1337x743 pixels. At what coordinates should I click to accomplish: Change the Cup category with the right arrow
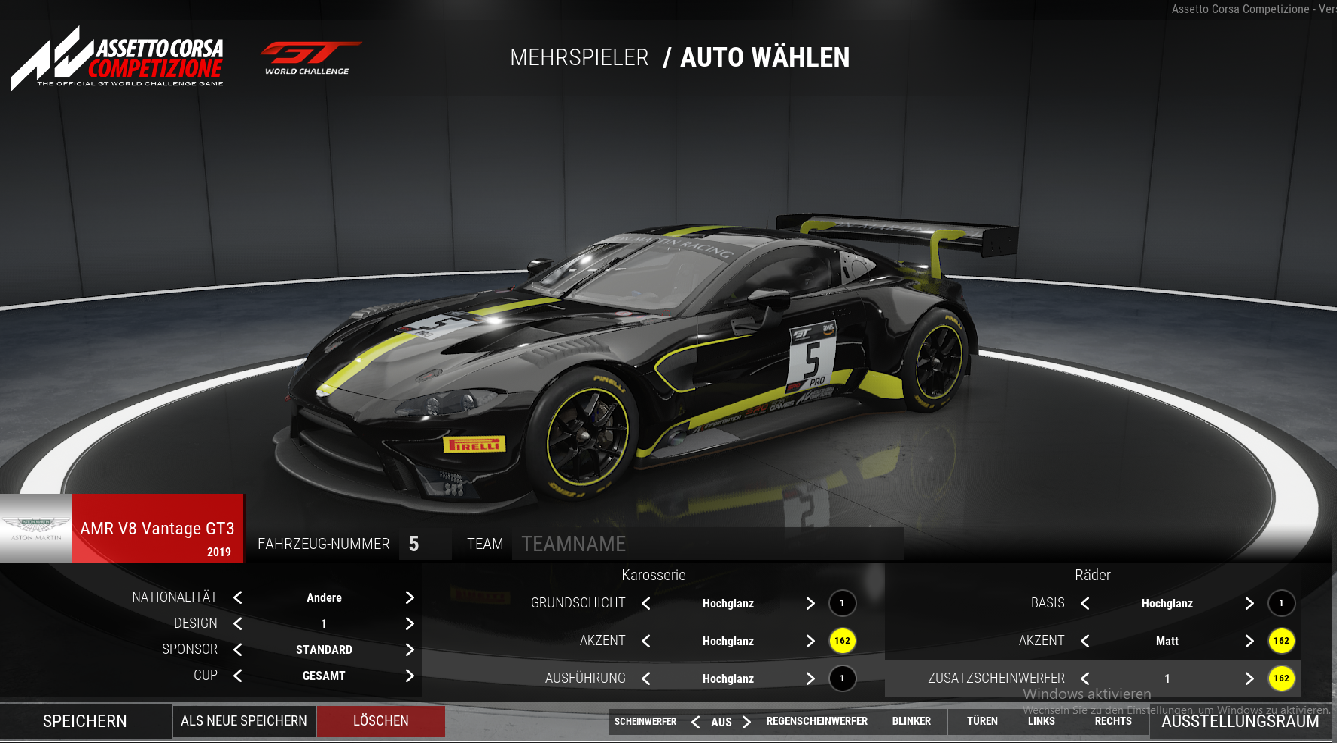coord(410,676)
